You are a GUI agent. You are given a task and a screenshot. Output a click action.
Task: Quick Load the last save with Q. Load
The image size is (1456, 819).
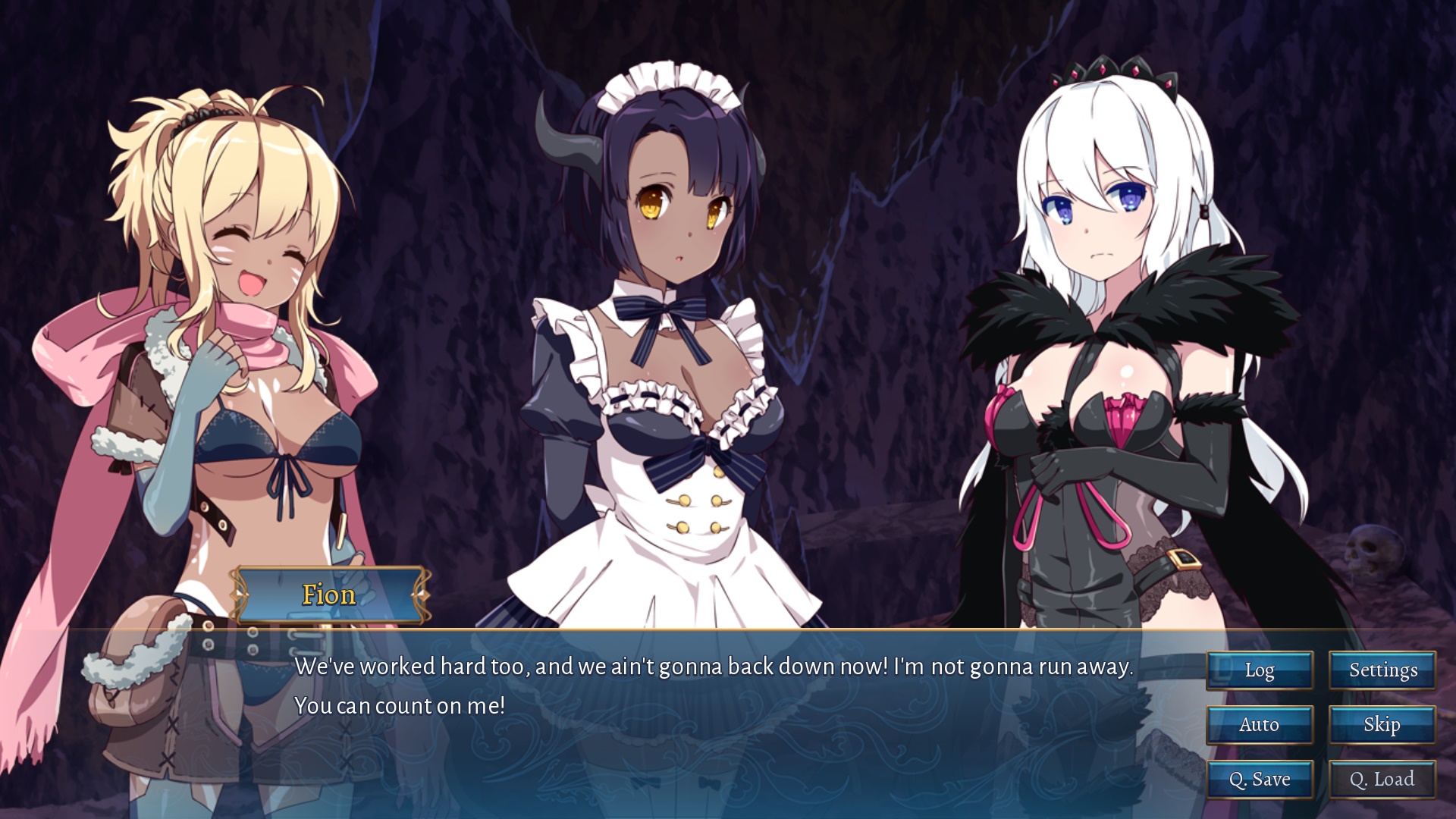[x=1382, y=779]
